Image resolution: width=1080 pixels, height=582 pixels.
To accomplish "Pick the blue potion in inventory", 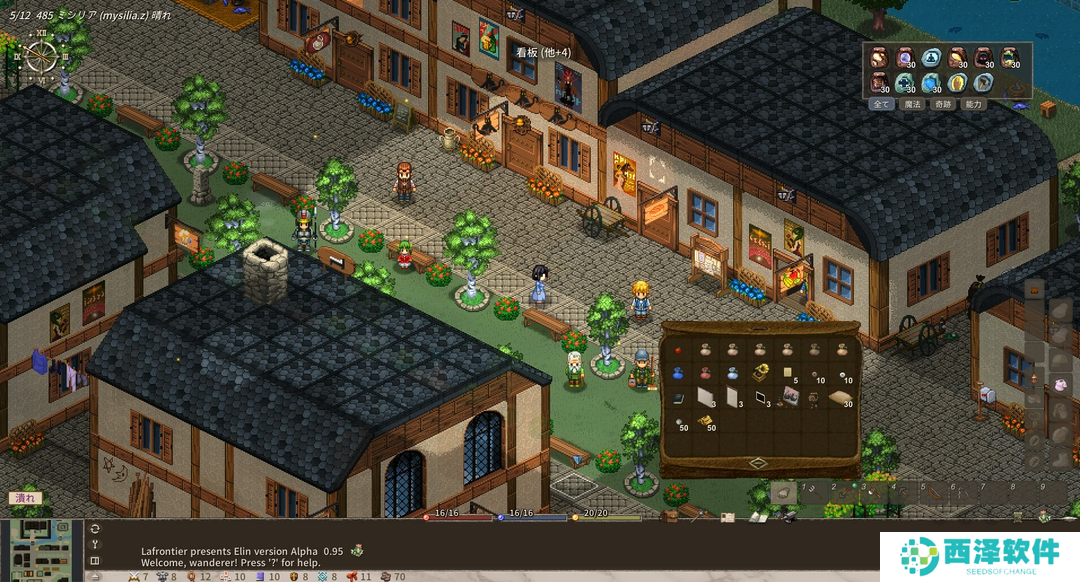I will coord(678,373).
